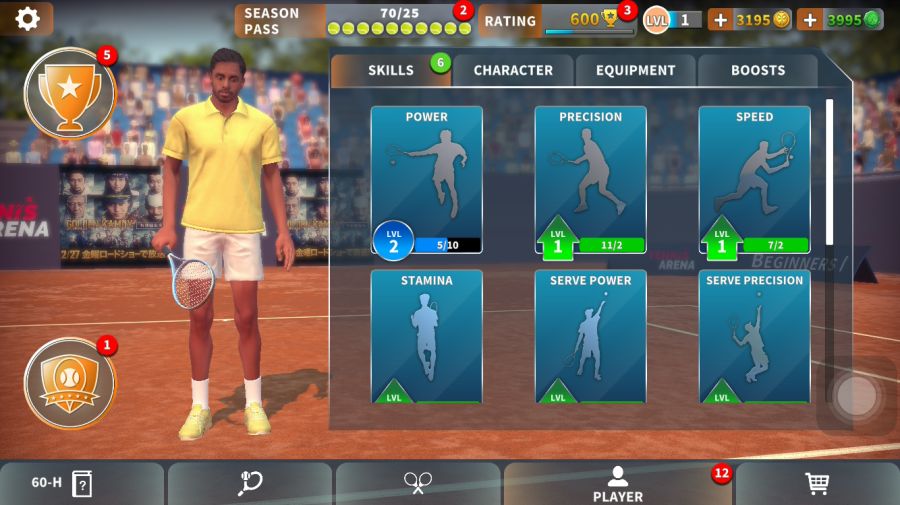The image size is (900, 505).
Task: Open the crossed rackets play menu
Action: tap(417, 484)
